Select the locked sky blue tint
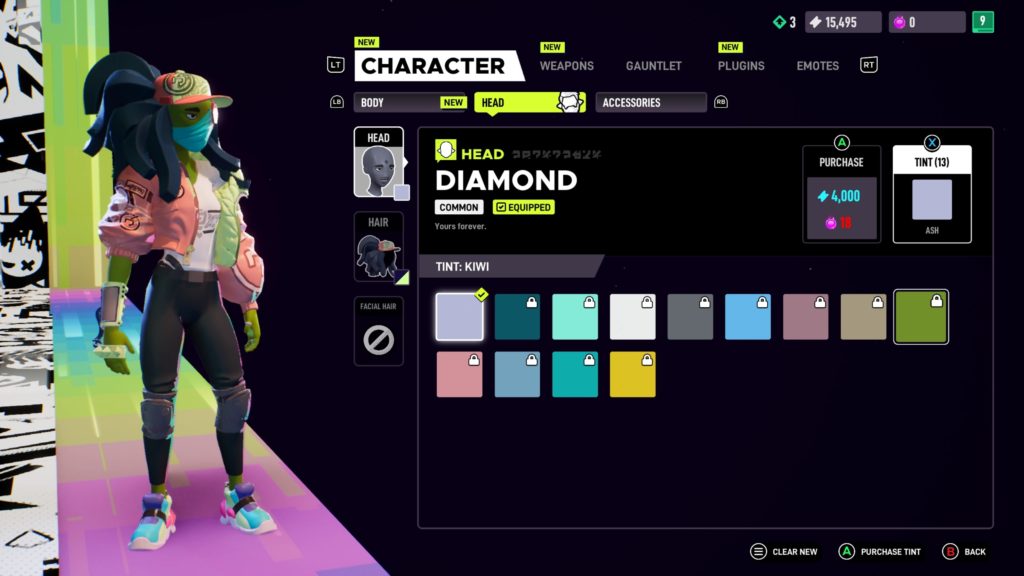 748,317
